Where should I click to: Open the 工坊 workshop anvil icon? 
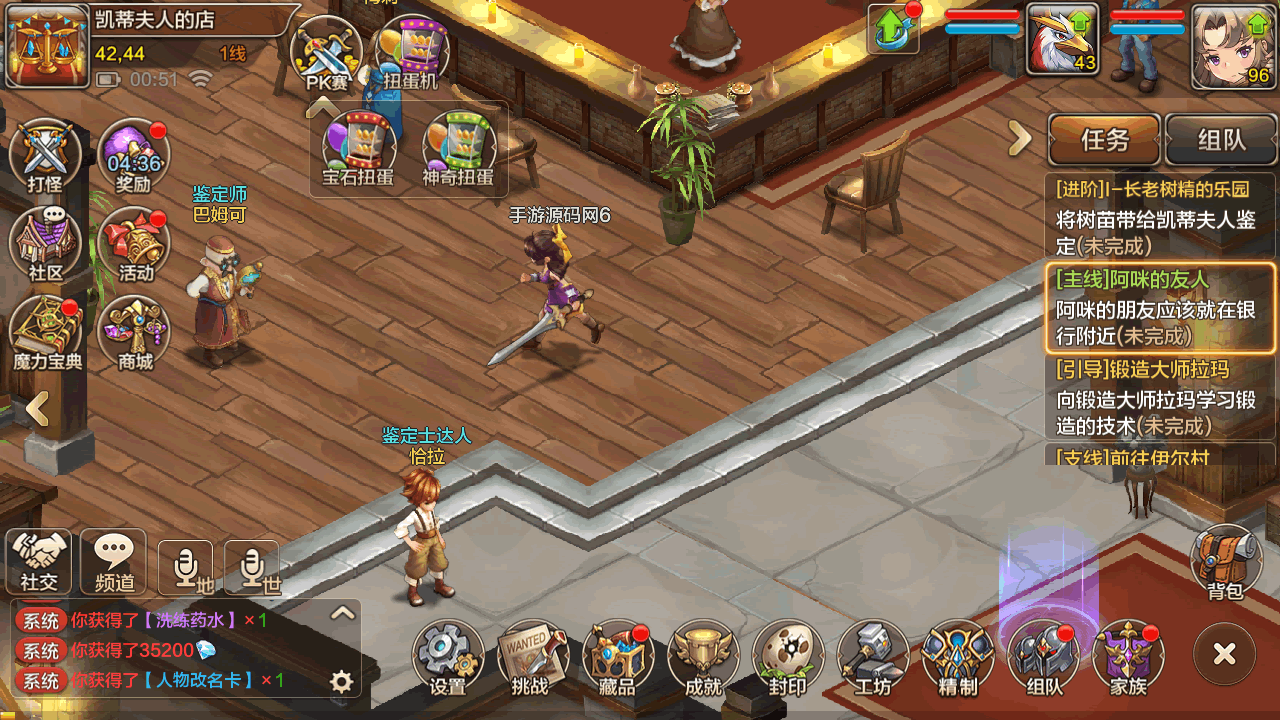point(872,656)
